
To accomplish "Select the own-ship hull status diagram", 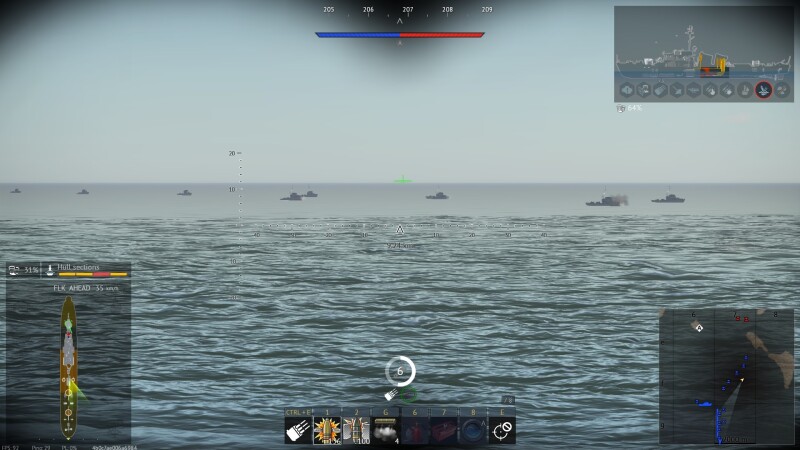I will pyautogui.click(x=68, y=365).
